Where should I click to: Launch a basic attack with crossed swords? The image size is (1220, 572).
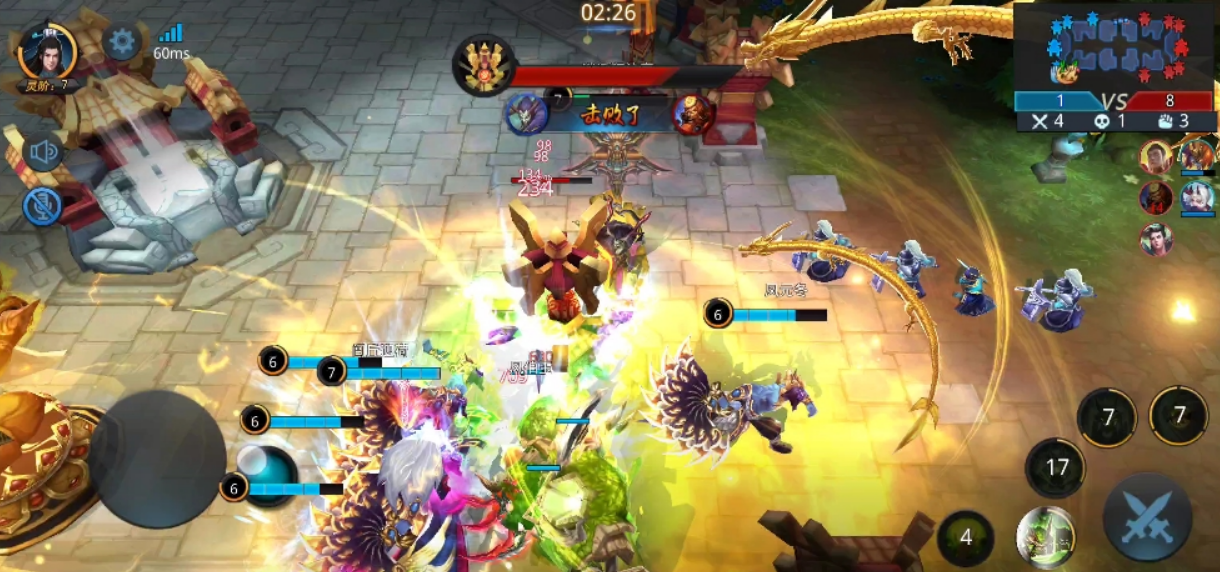[x=1147, y=517]
